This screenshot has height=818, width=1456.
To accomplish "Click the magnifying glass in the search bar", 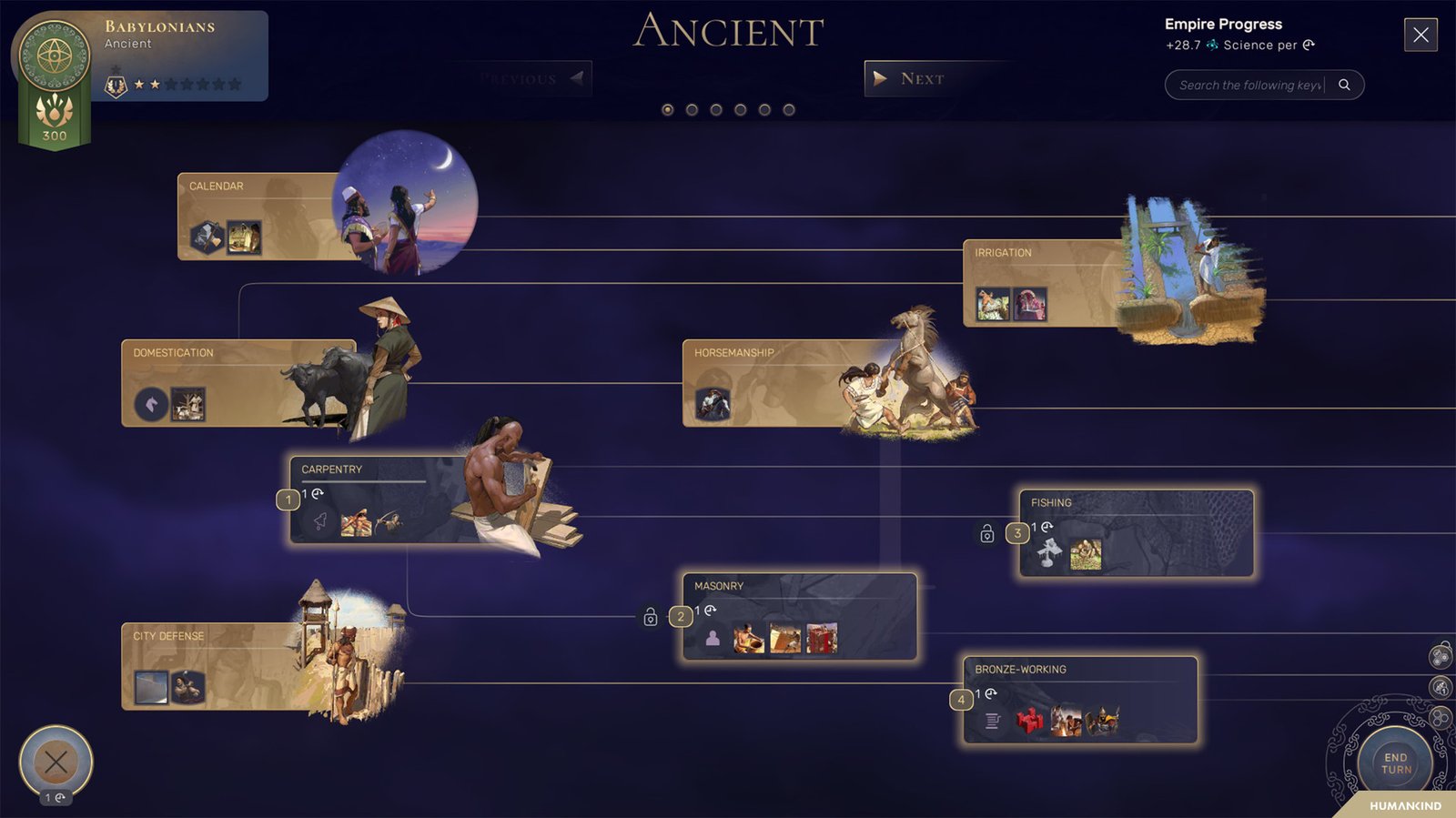I will 1345,84.
